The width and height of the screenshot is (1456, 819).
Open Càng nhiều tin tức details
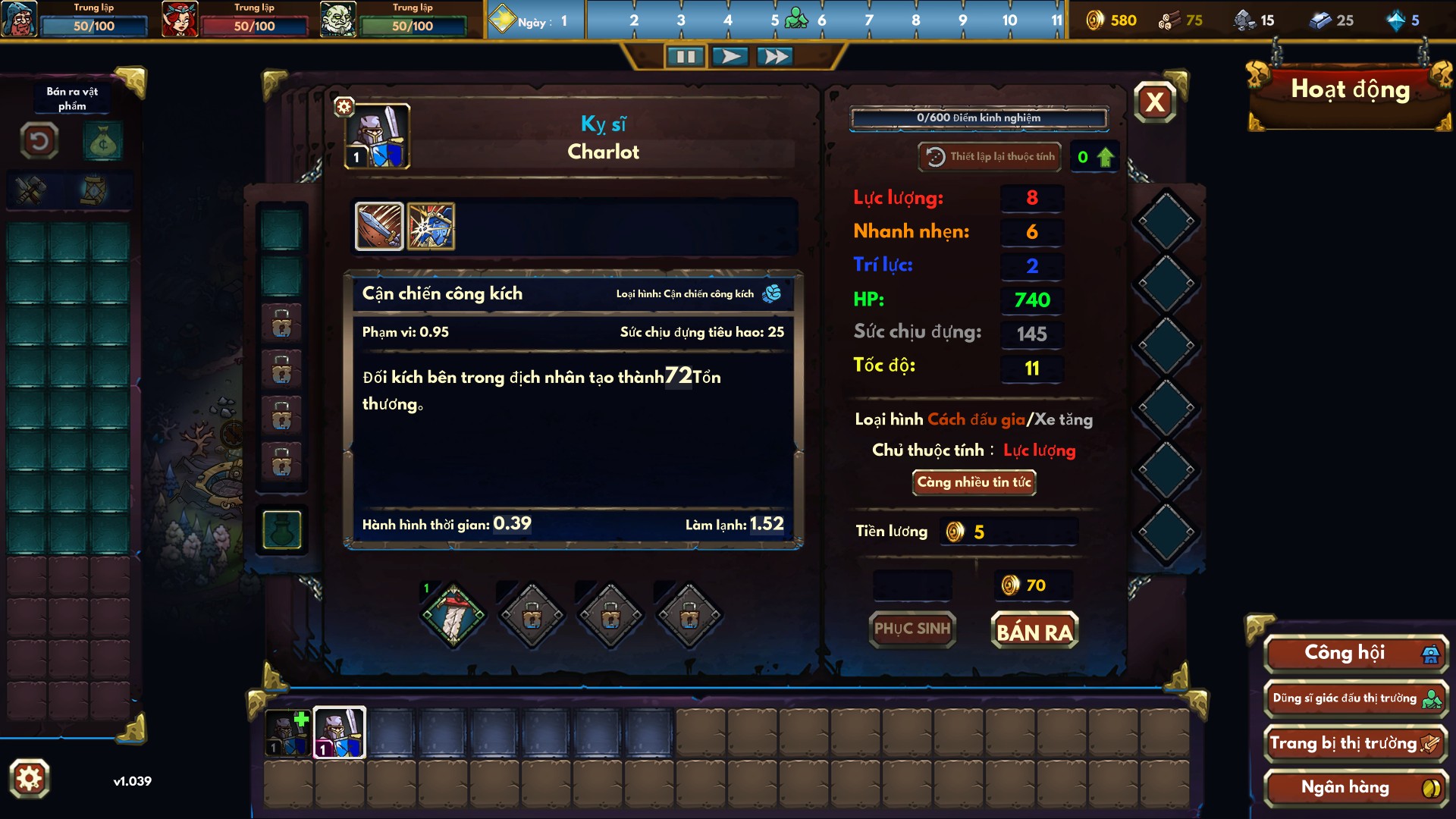[x=974, y=482]
